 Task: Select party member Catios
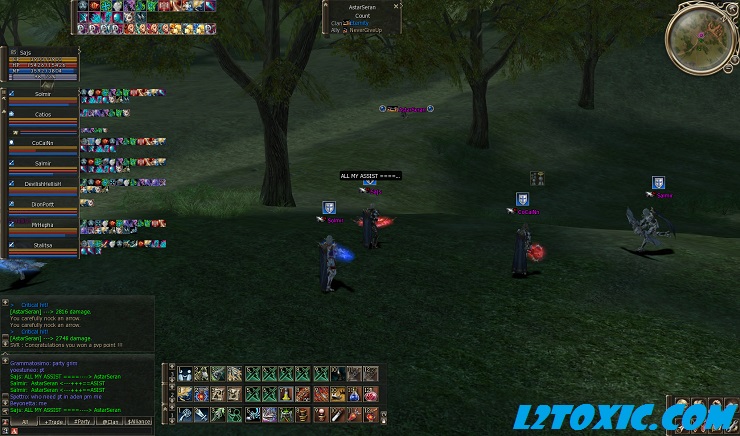43,115
